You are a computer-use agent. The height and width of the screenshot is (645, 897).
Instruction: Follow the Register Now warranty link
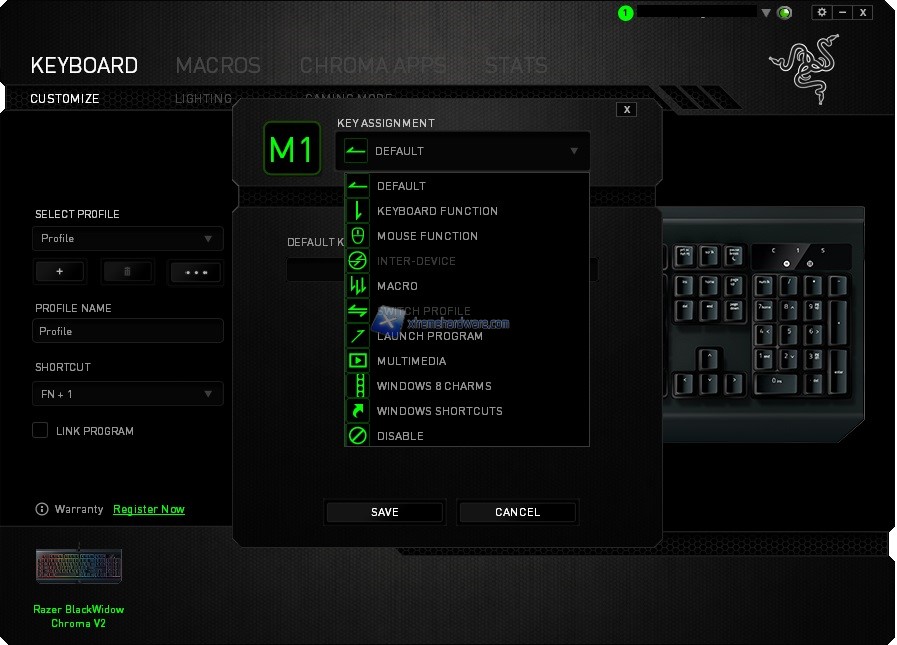point(149,509)
